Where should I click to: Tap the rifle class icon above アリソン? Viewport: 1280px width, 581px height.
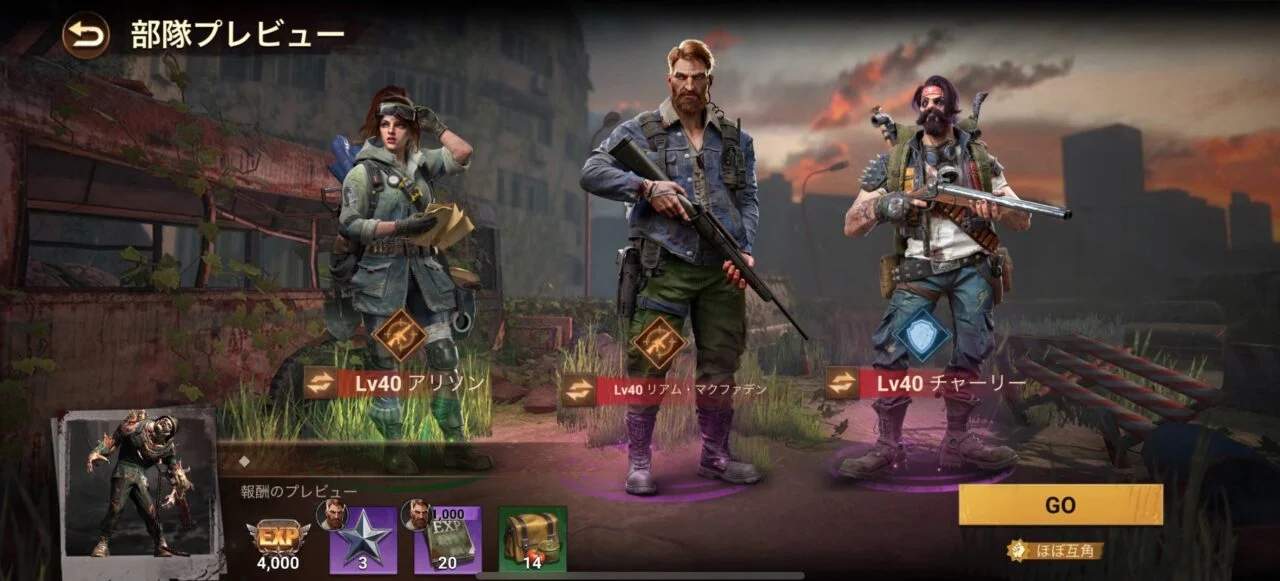(399, 337)
